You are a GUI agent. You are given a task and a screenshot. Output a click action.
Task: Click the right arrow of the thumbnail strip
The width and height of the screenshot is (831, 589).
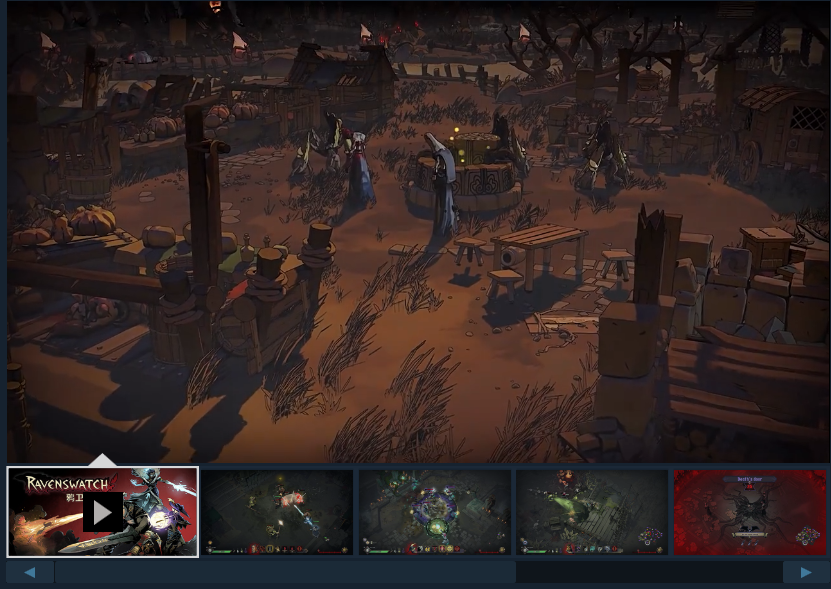[805, 572]
